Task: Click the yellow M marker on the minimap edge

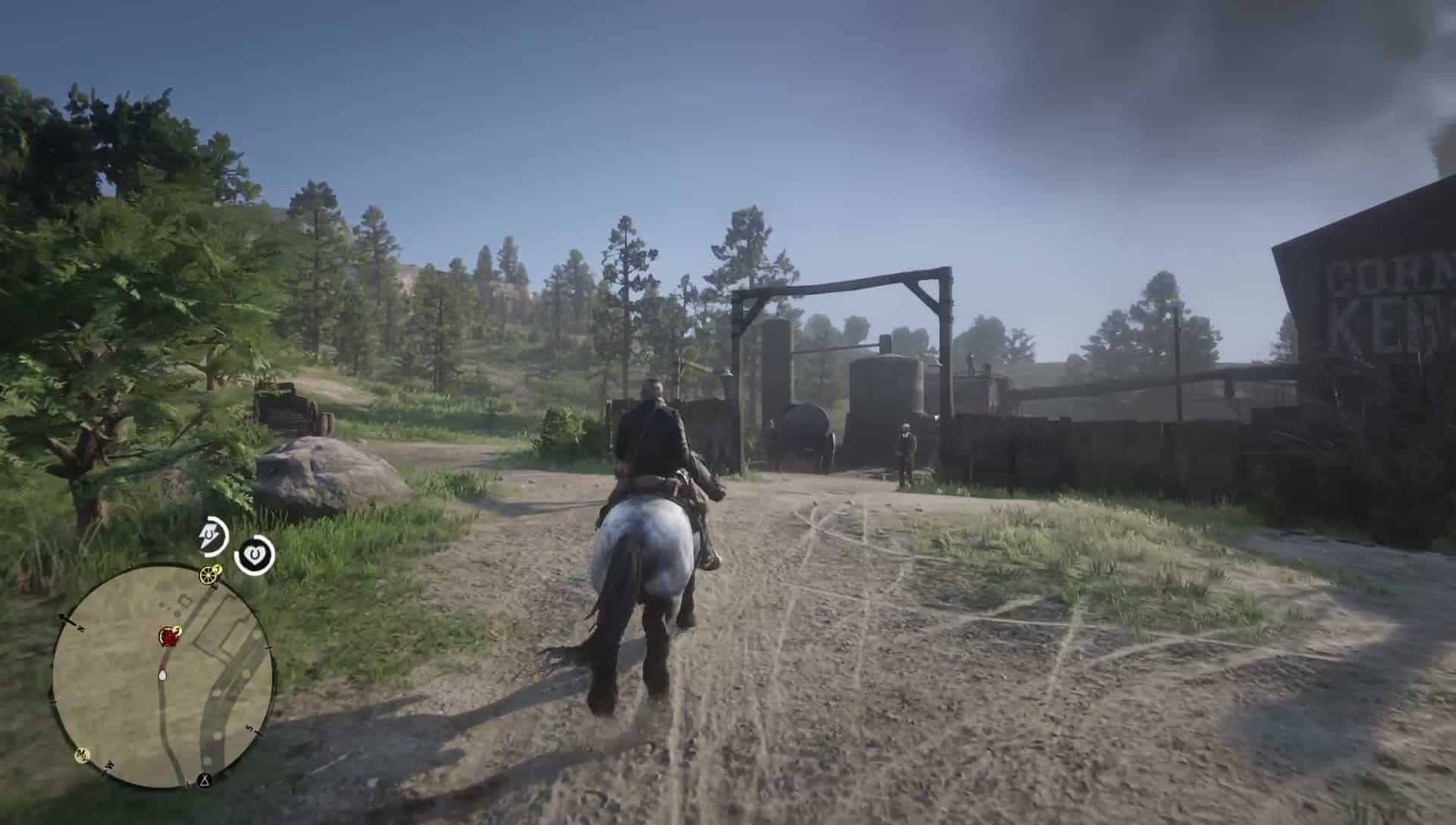Action: pyautogui.click(x=83, y=754)
